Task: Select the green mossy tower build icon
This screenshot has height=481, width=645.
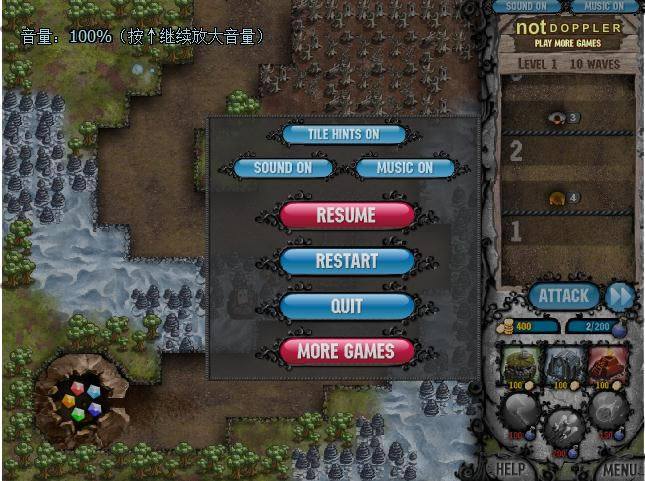Action: (x=519, y=364)
